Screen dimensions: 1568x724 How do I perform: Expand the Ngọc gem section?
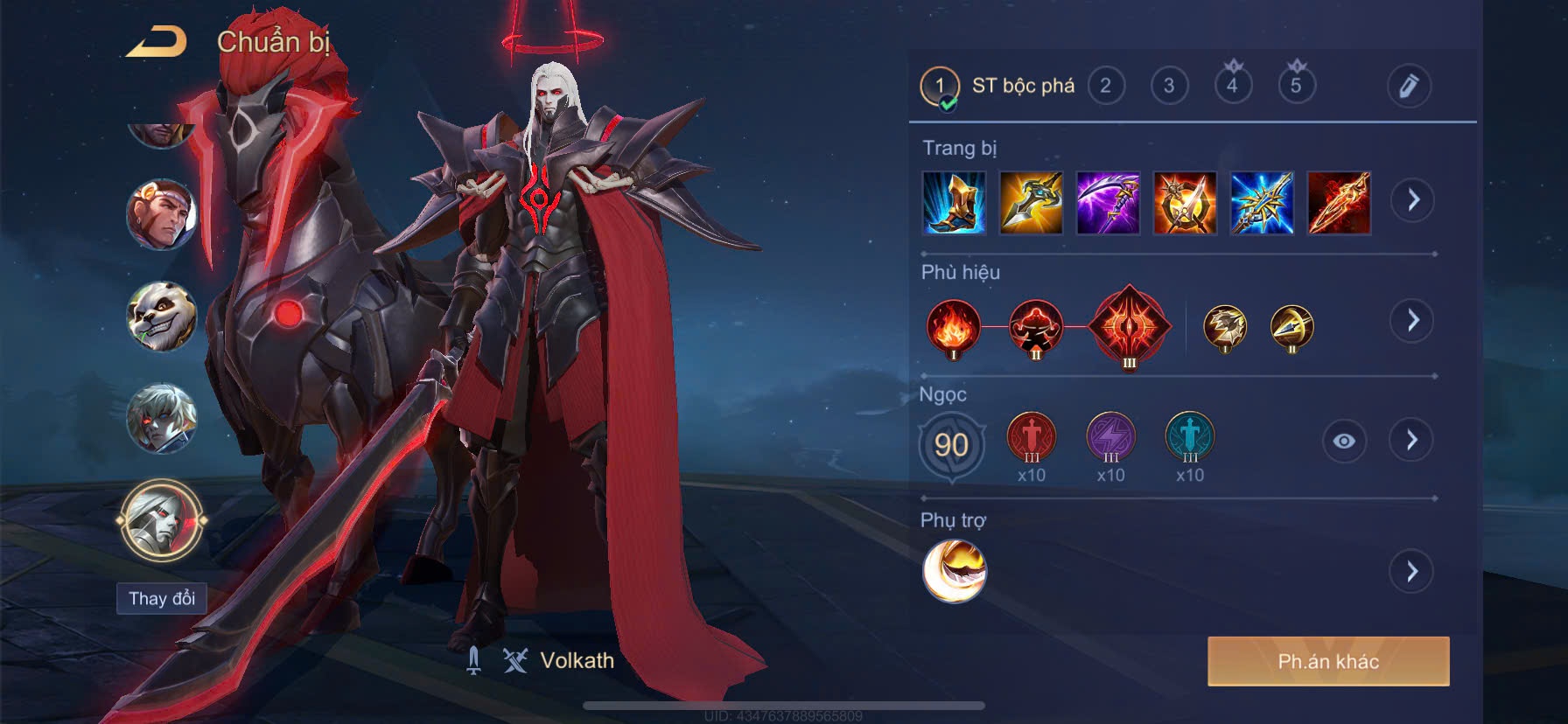[1412, 440]
